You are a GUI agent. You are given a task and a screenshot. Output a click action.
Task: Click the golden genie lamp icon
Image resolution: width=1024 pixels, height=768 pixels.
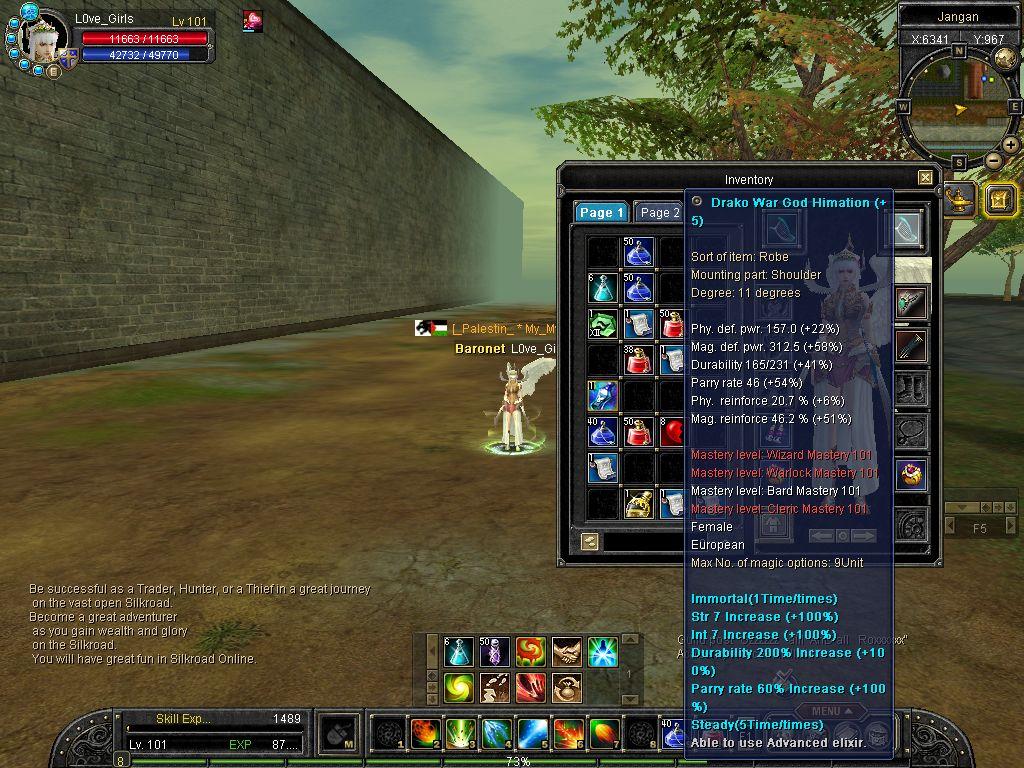[960, 199]
